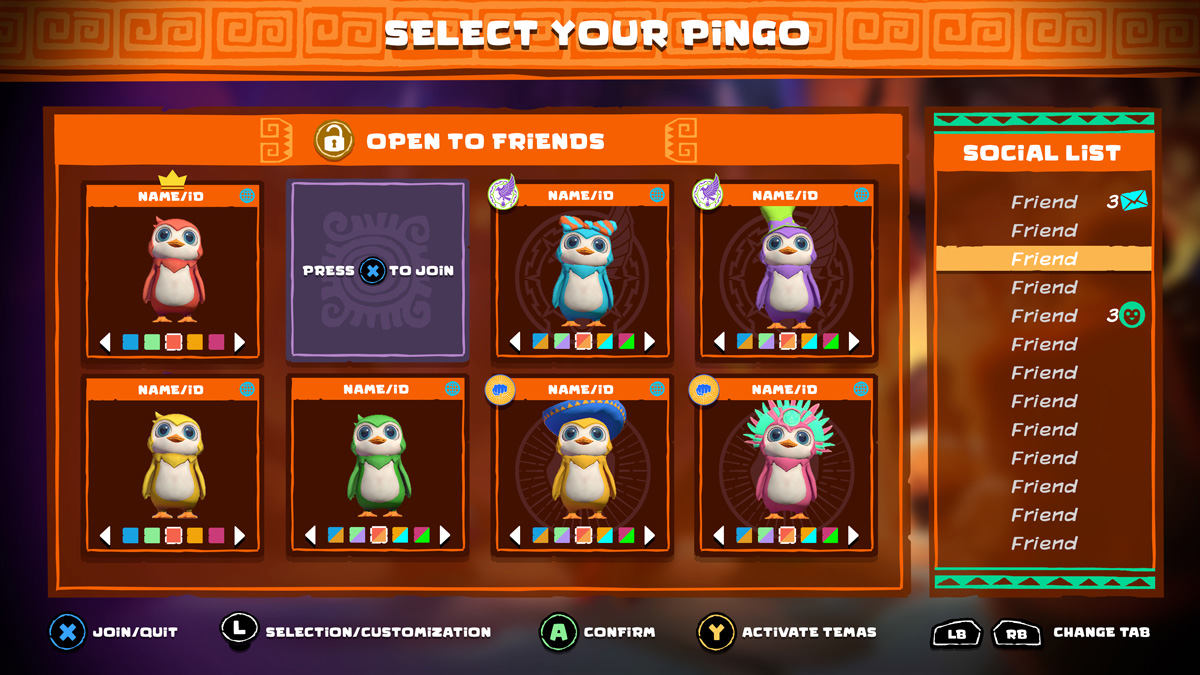The height and width of the screenshot is (675, 1200).
Task: Click right arrow under the pink headdress penguin
Action: click(853, 535)
